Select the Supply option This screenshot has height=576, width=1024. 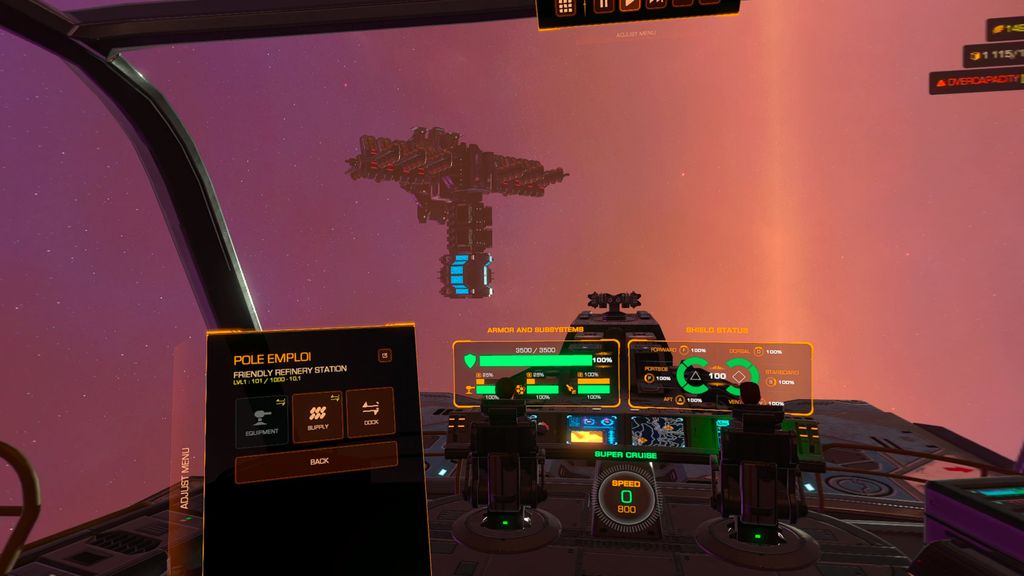coord(318,415)
